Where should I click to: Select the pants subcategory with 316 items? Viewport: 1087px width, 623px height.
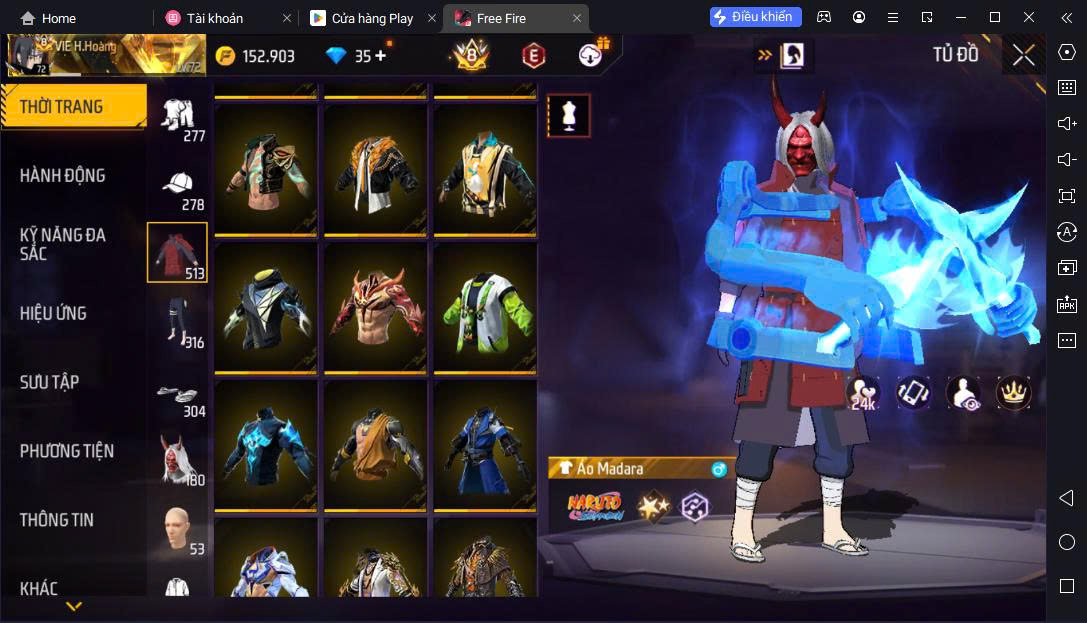178,322
